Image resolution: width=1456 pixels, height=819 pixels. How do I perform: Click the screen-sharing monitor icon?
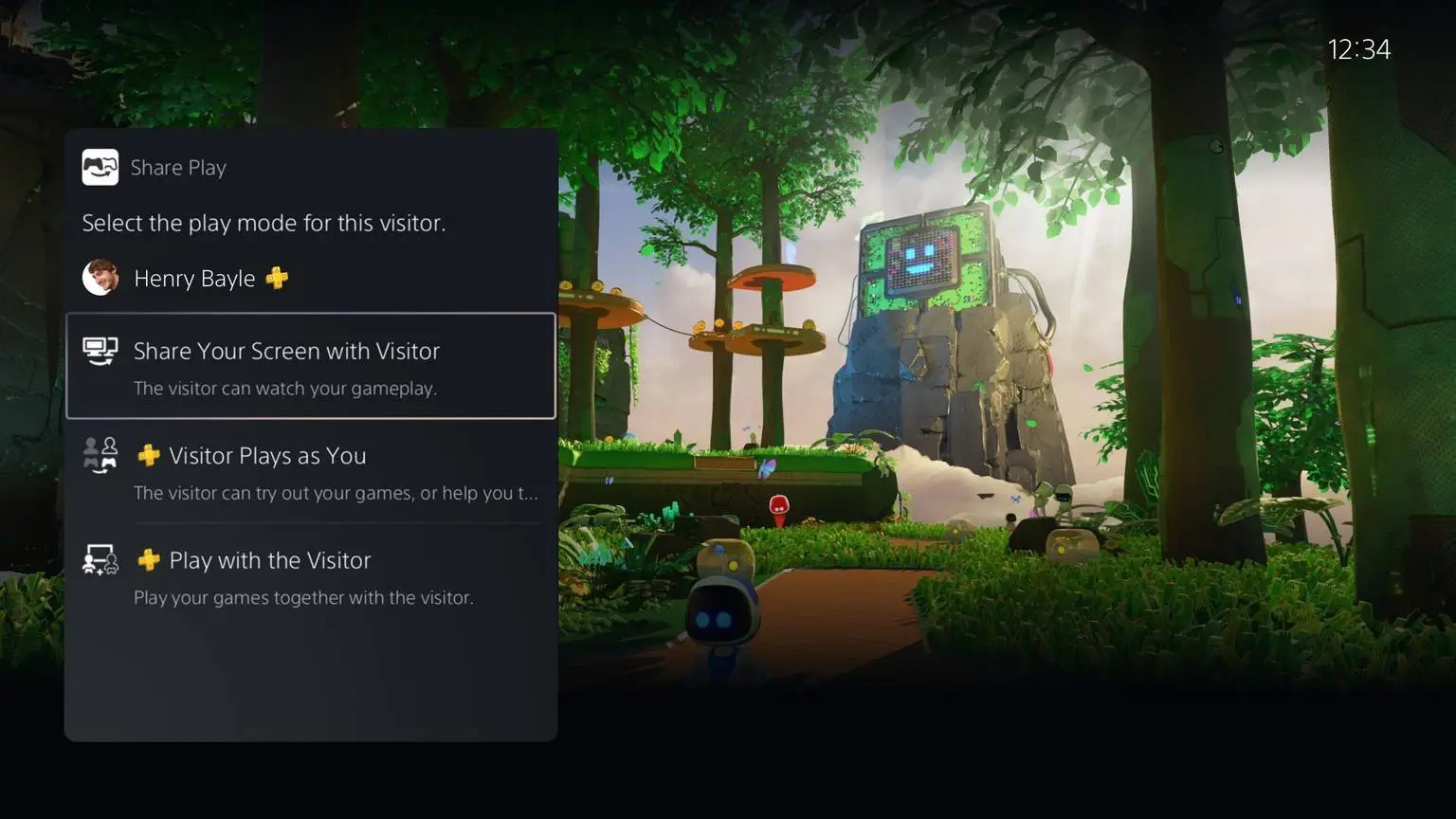[100, 351]
